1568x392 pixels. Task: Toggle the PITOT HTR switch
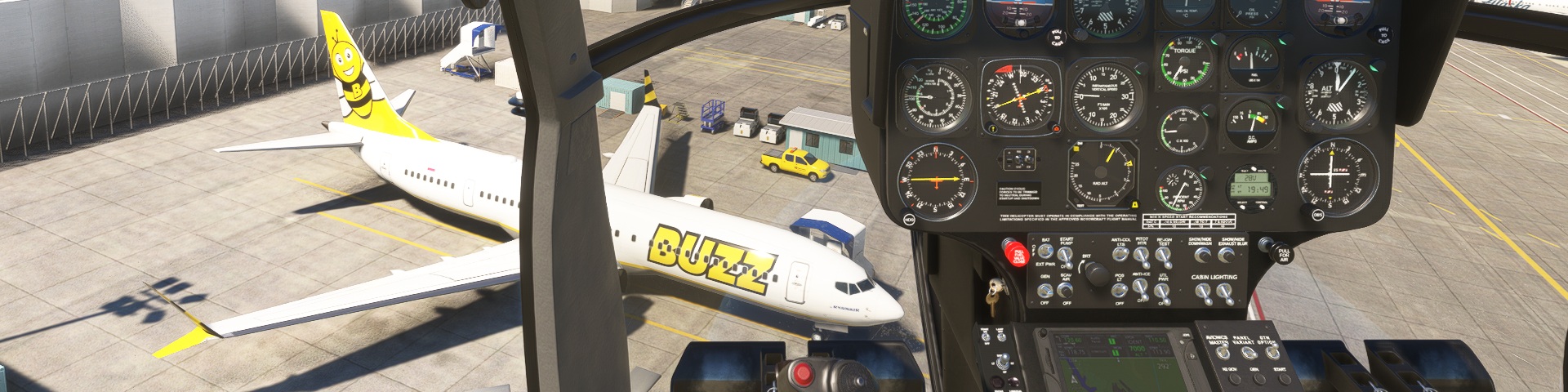coord(1142,256)
